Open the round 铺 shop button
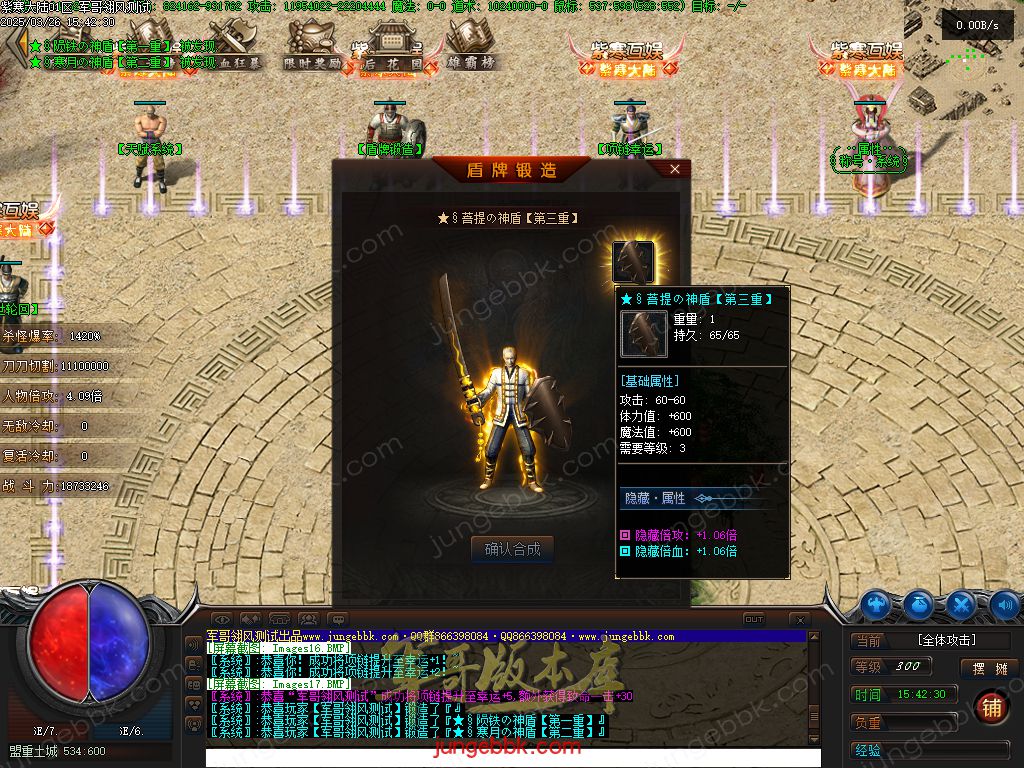 click(990, 707)
